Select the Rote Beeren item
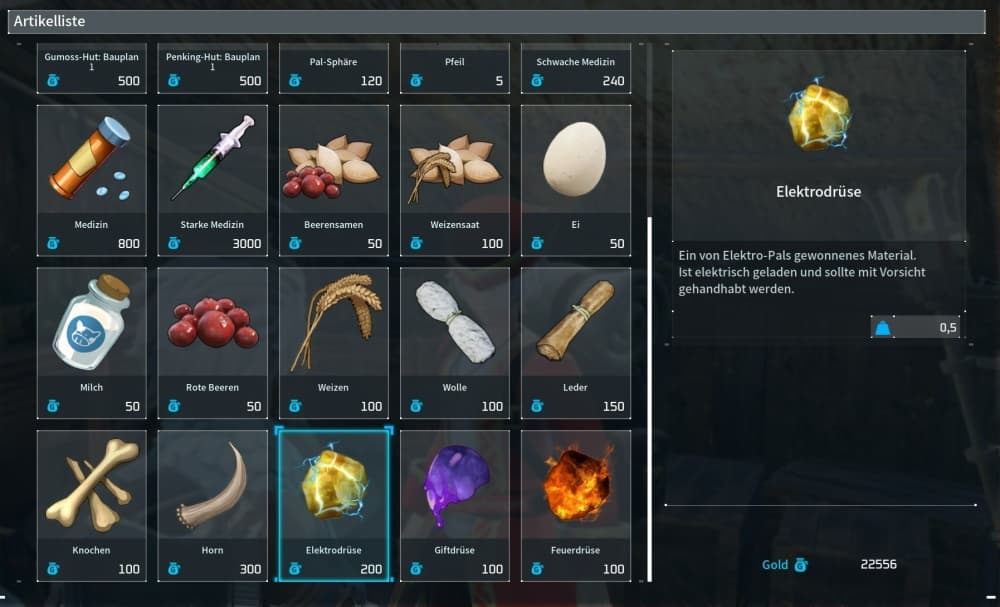Image resolution: width=1000 pixels, height=607 pixels. point(212,340)
